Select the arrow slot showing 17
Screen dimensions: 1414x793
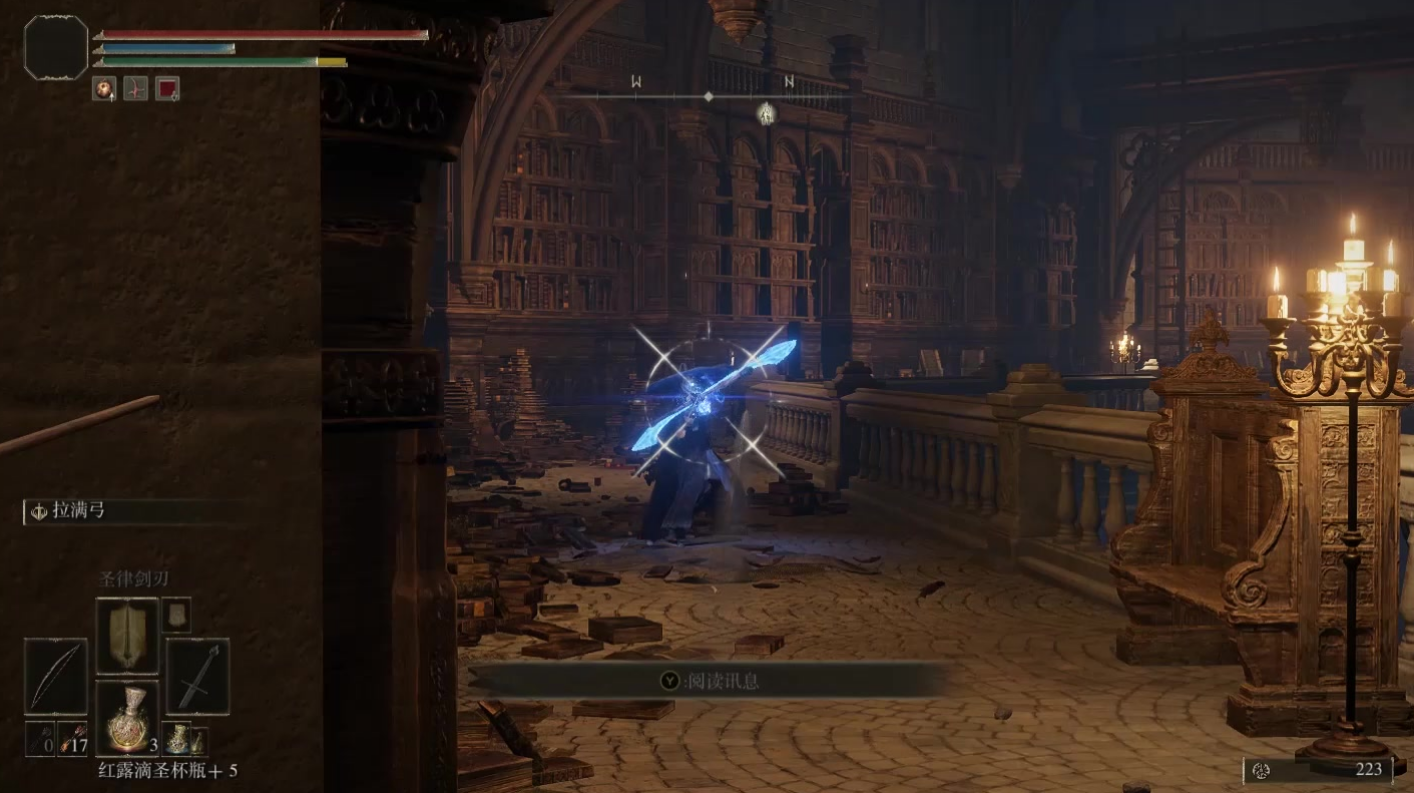(73, 740)
